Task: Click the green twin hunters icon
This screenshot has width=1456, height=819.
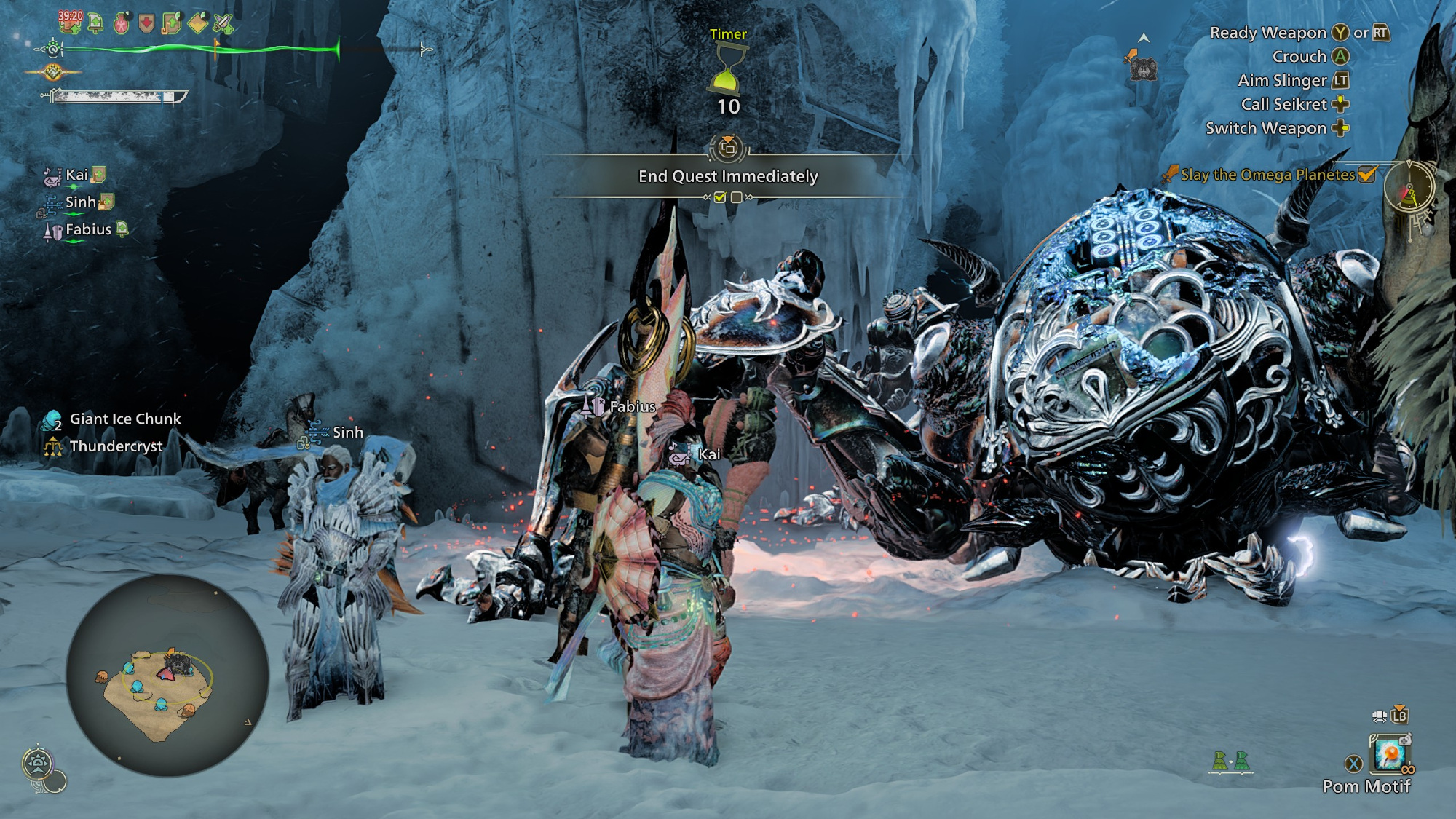Action: [1230, 761]
